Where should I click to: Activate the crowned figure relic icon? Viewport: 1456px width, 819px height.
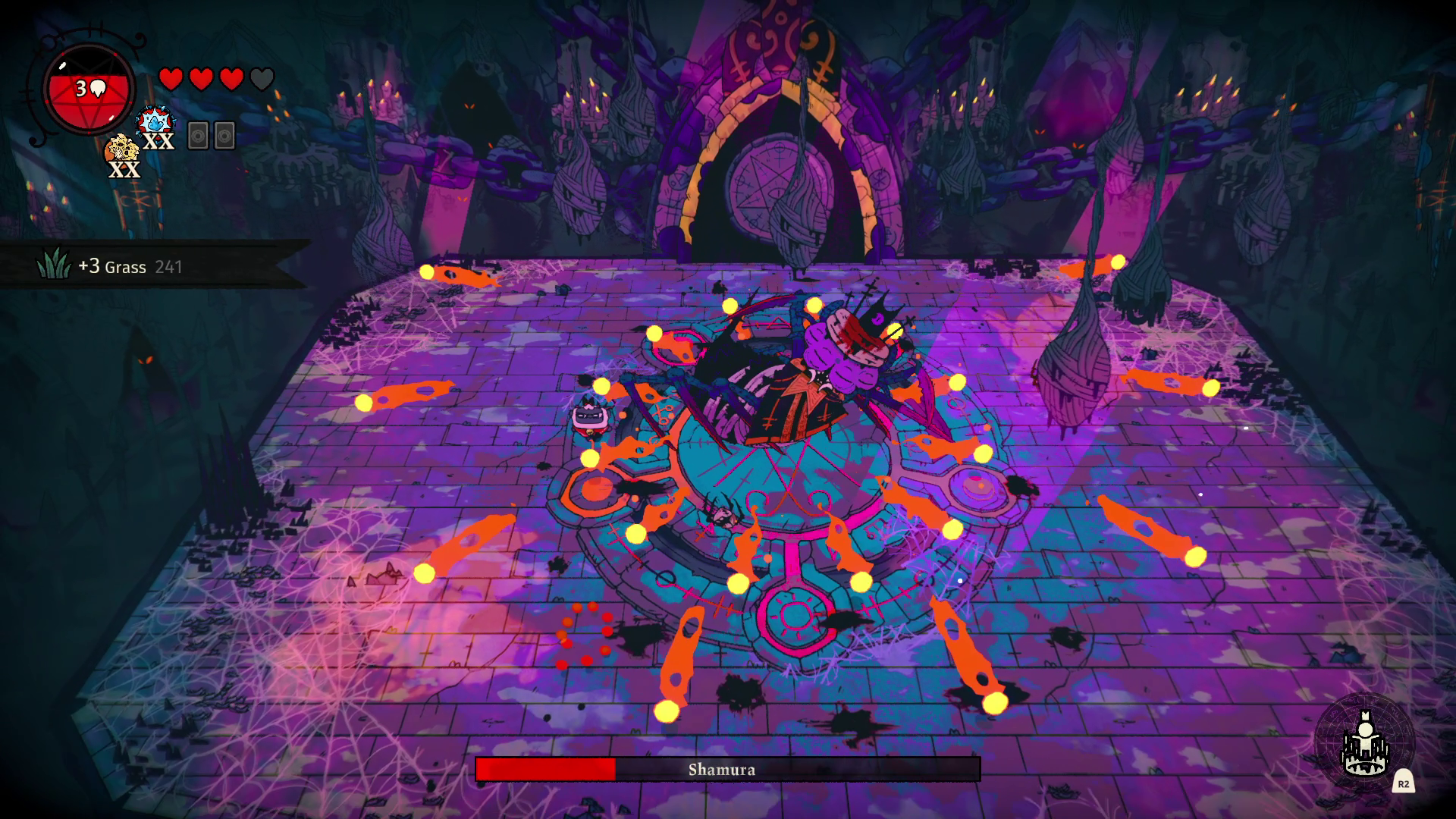click(x=1364, y=745)
